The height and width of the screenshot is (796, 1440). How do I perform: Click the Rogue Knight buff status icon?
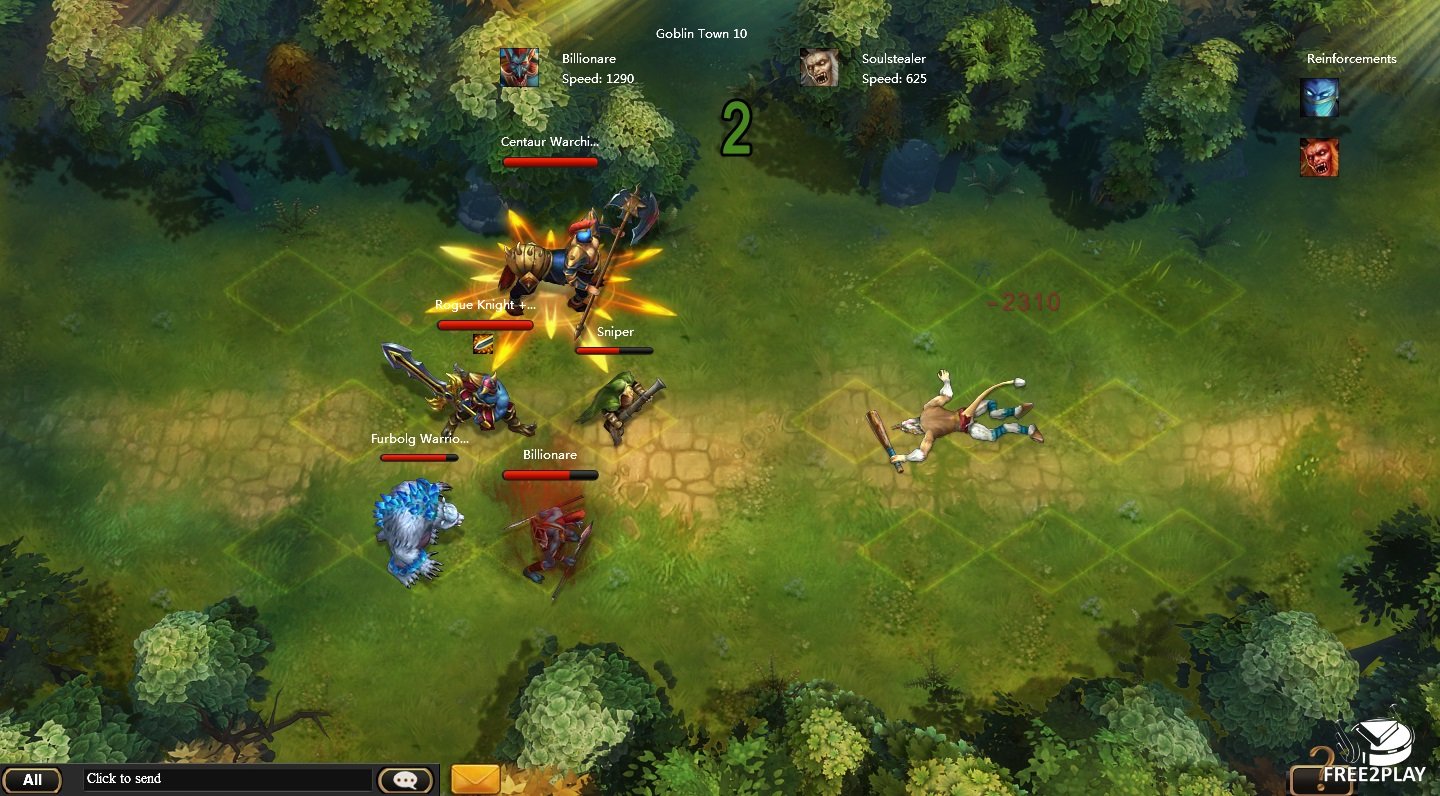pyautogui.click(x=483, y=343)
